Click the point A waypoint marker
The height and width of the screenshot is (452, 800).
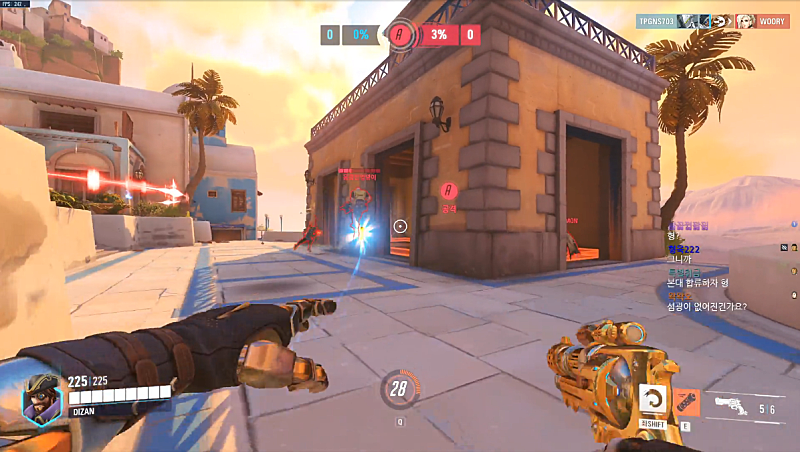448,190
